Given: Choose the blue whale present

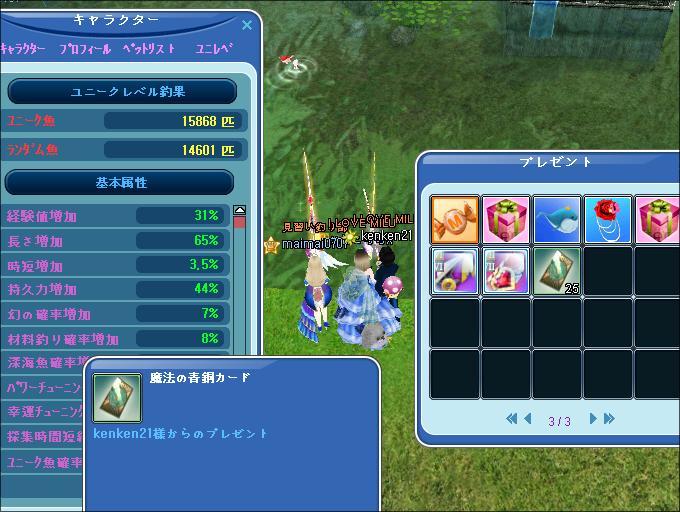Looking at the screenshot, I should pyautogui.click(x=557, y=219).
